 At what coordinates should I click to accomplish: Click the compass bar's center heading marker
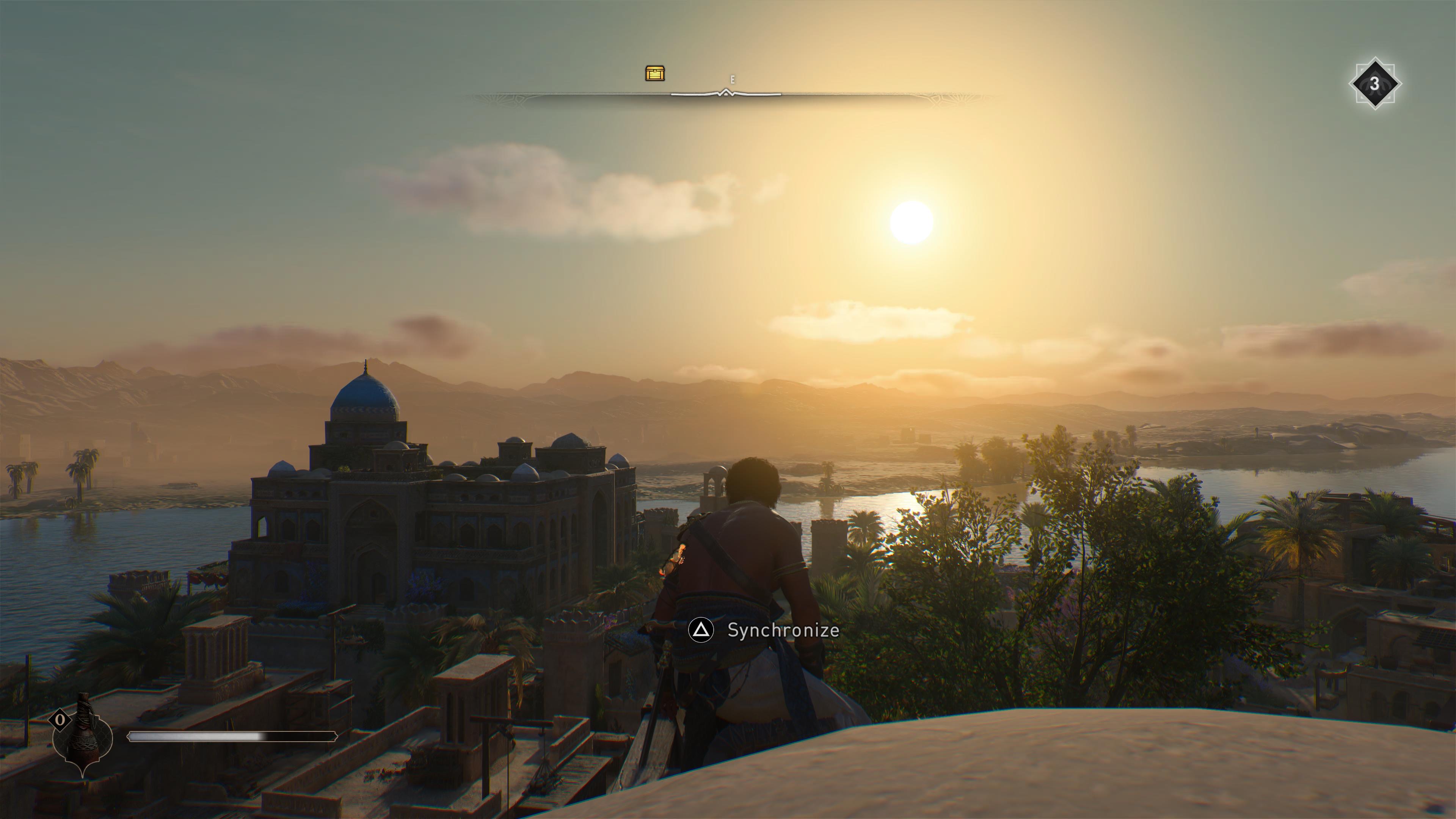[725, 93]
